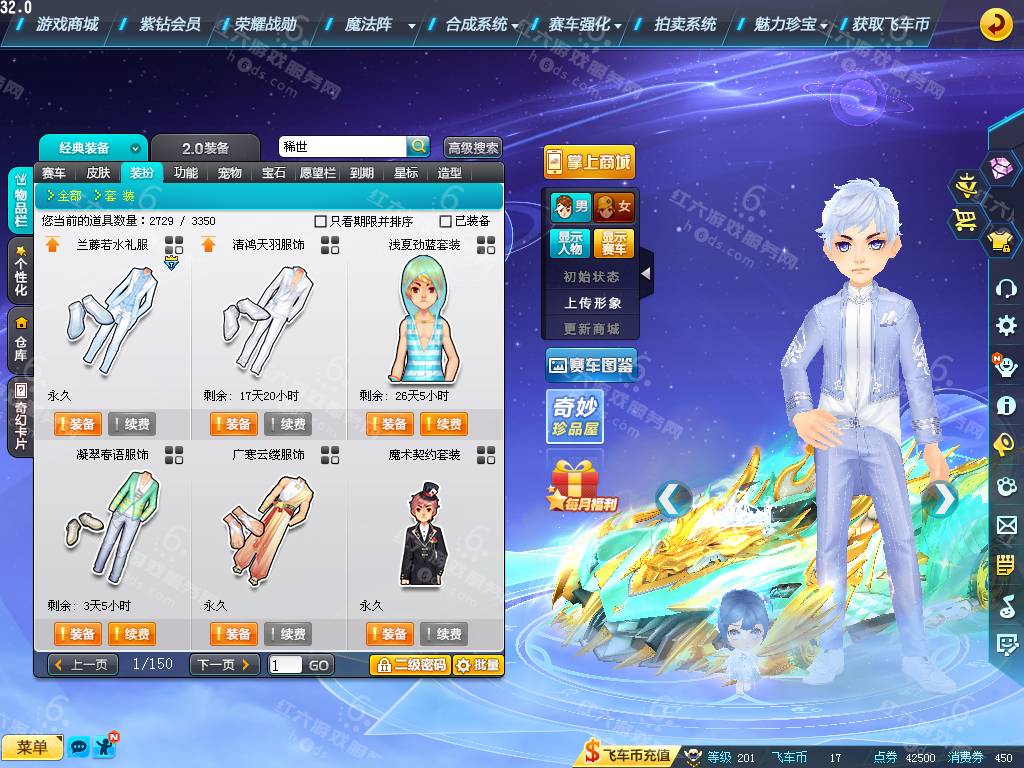The image size is (1024, 768).
Task: Switch to the 2.0装备 tab
Action: coord(205,148)
